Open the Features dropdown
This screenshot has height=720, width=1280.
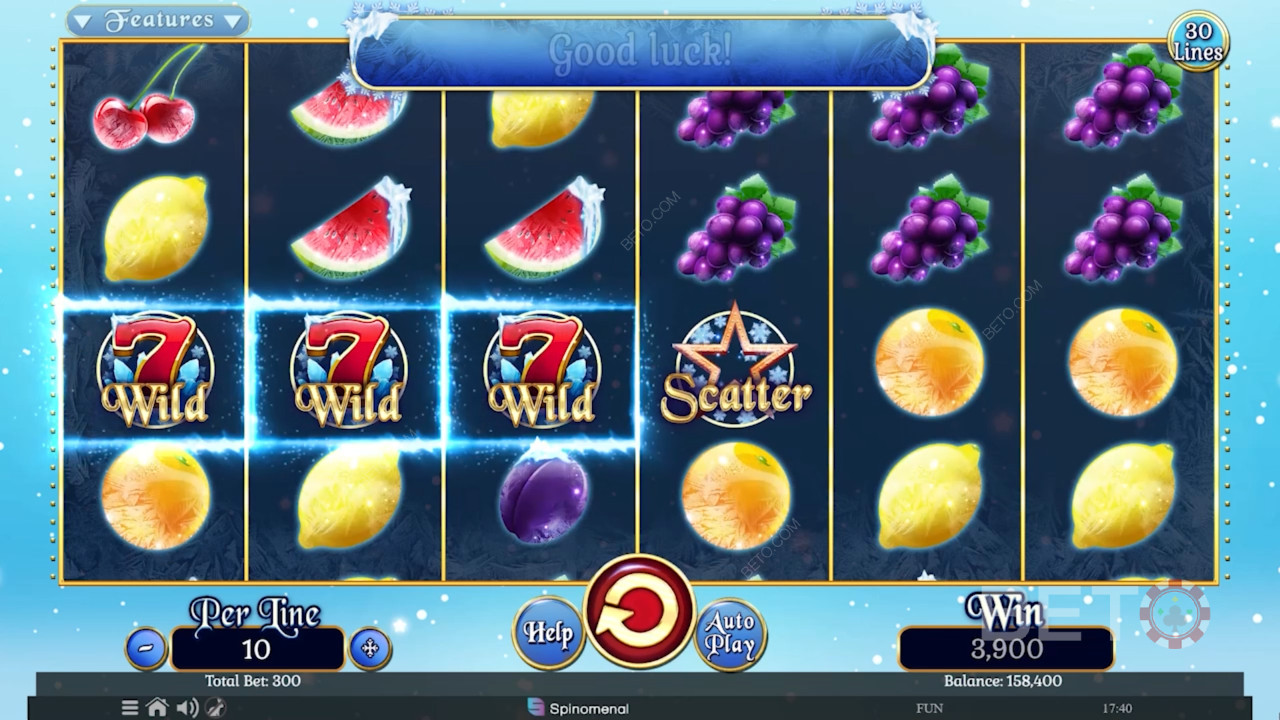click(159, 20)
